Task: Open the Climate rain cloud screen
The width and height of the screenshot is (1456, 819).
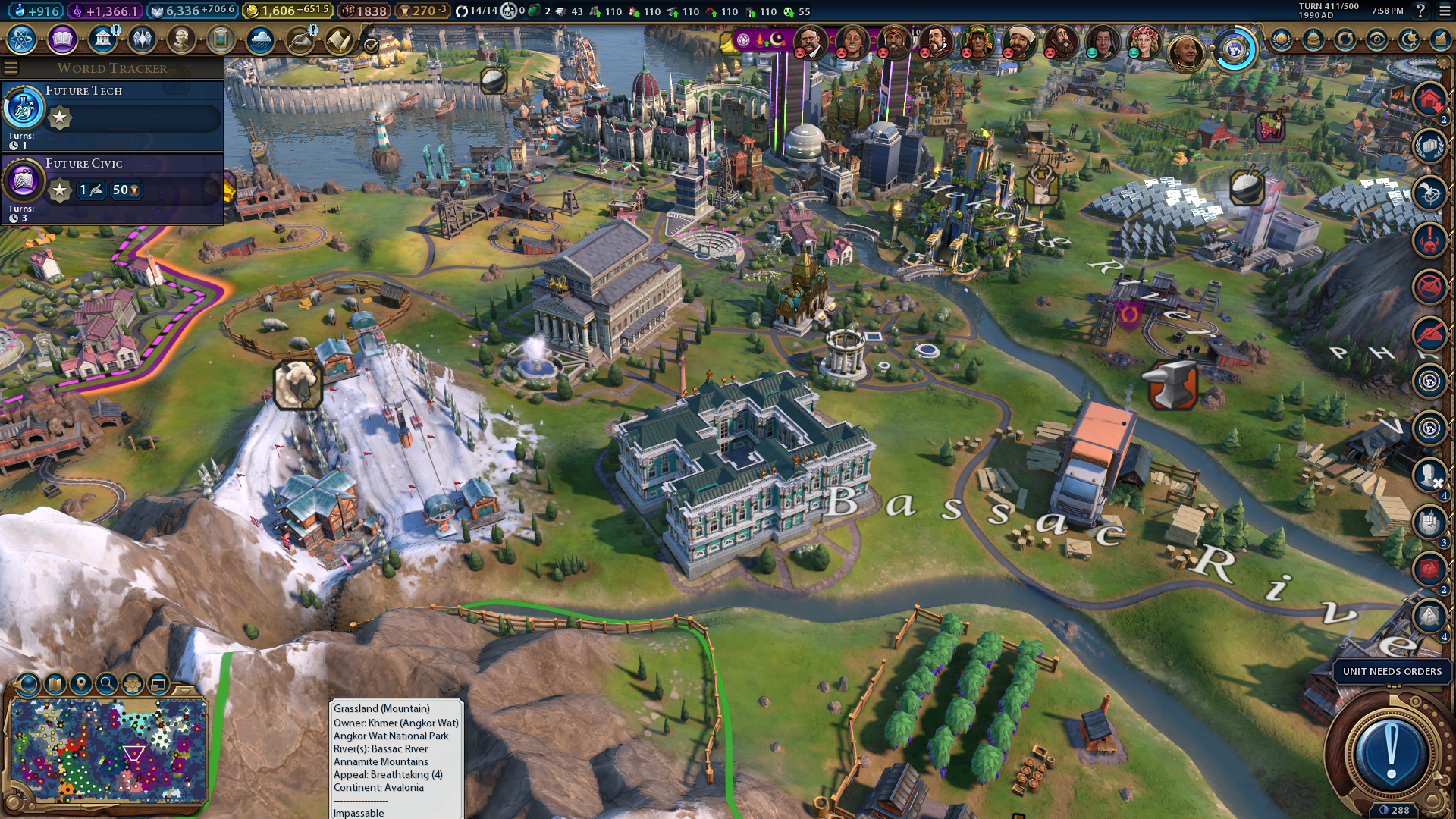Action: pyautogui.click(x=260, y=39)
